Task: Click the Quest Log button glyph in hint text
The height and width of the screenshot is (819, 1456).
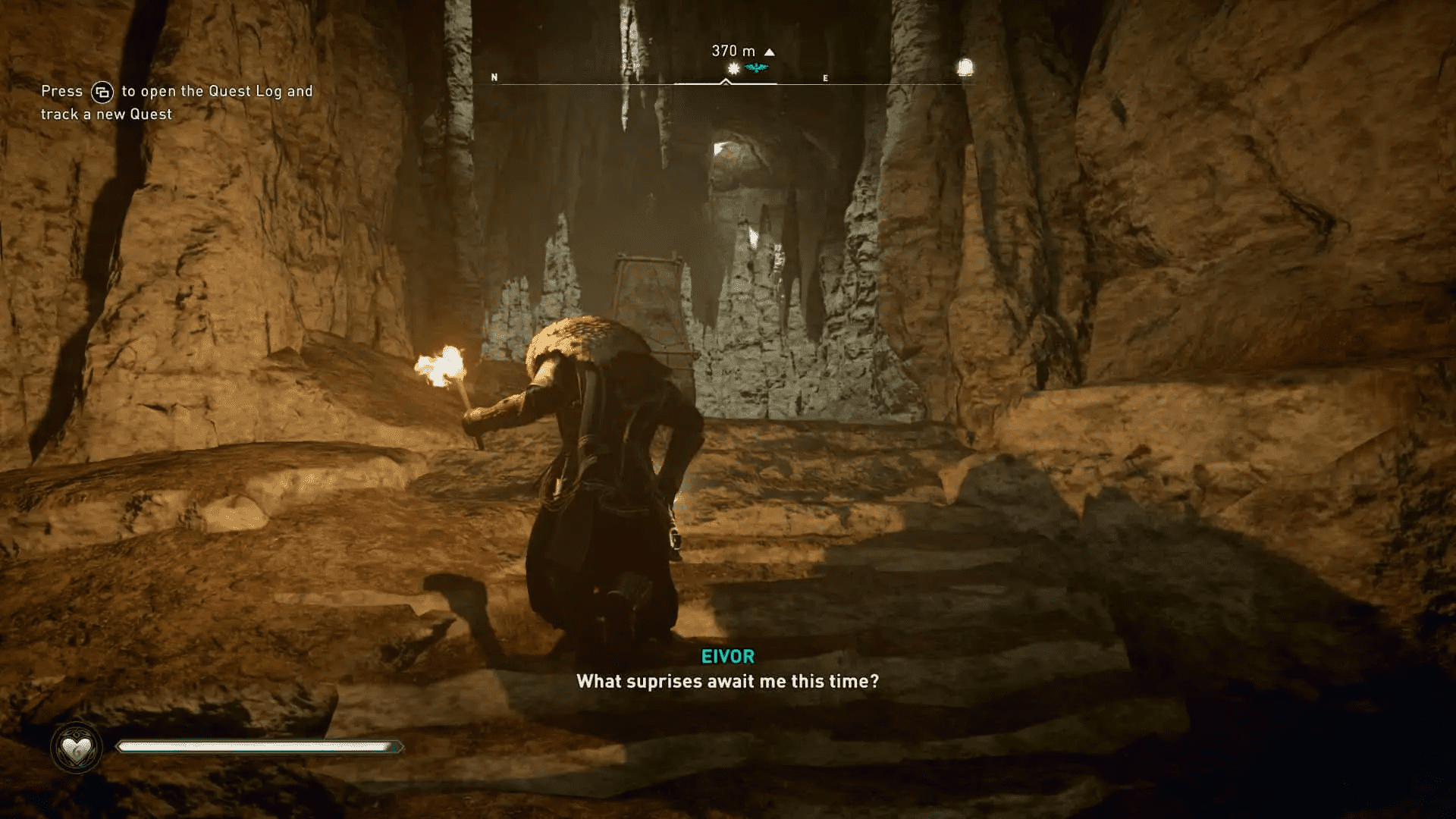Action: (102, 90)
